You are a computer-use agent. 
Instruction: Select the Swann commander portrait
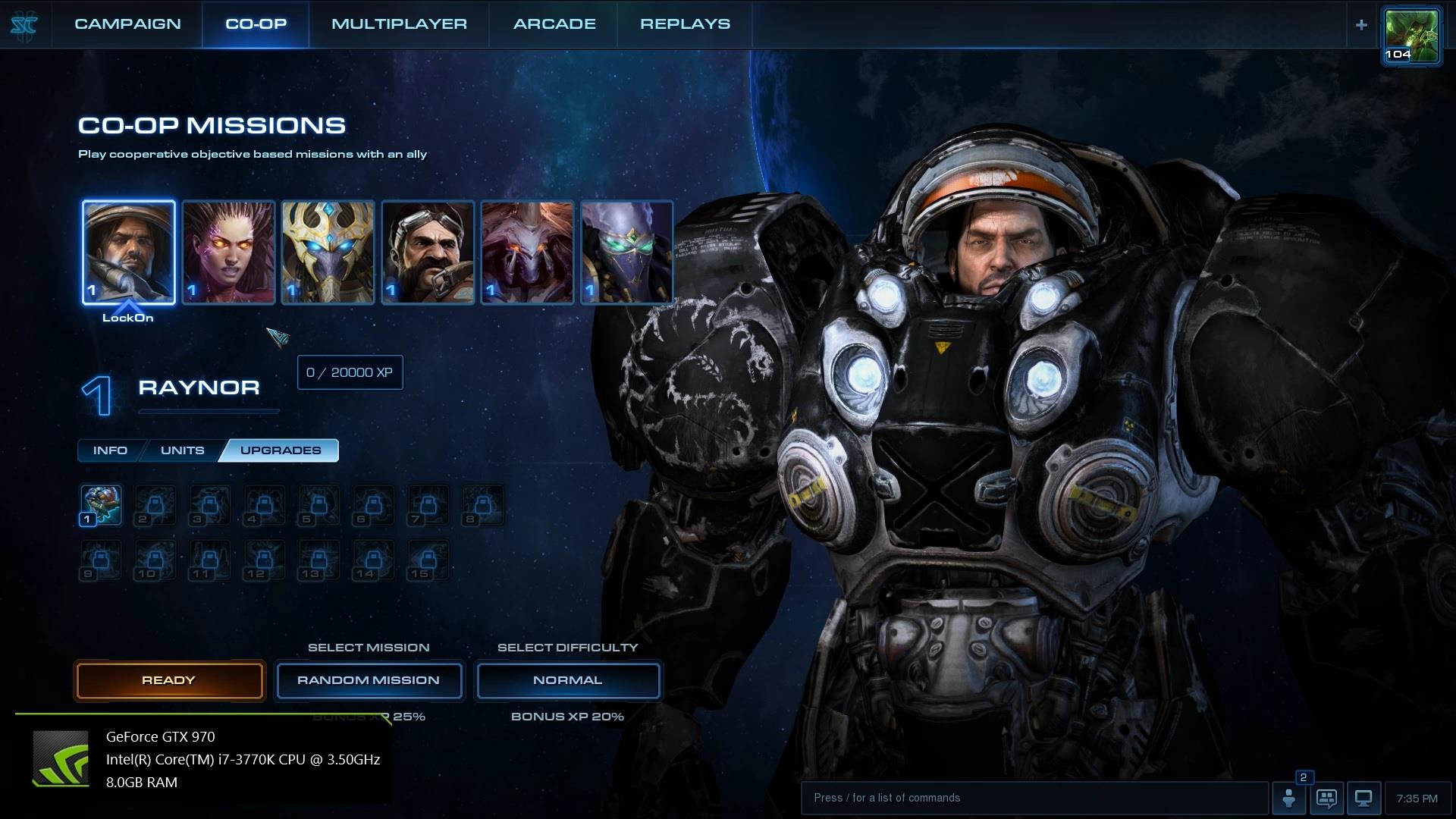click(x=428, y=253)
